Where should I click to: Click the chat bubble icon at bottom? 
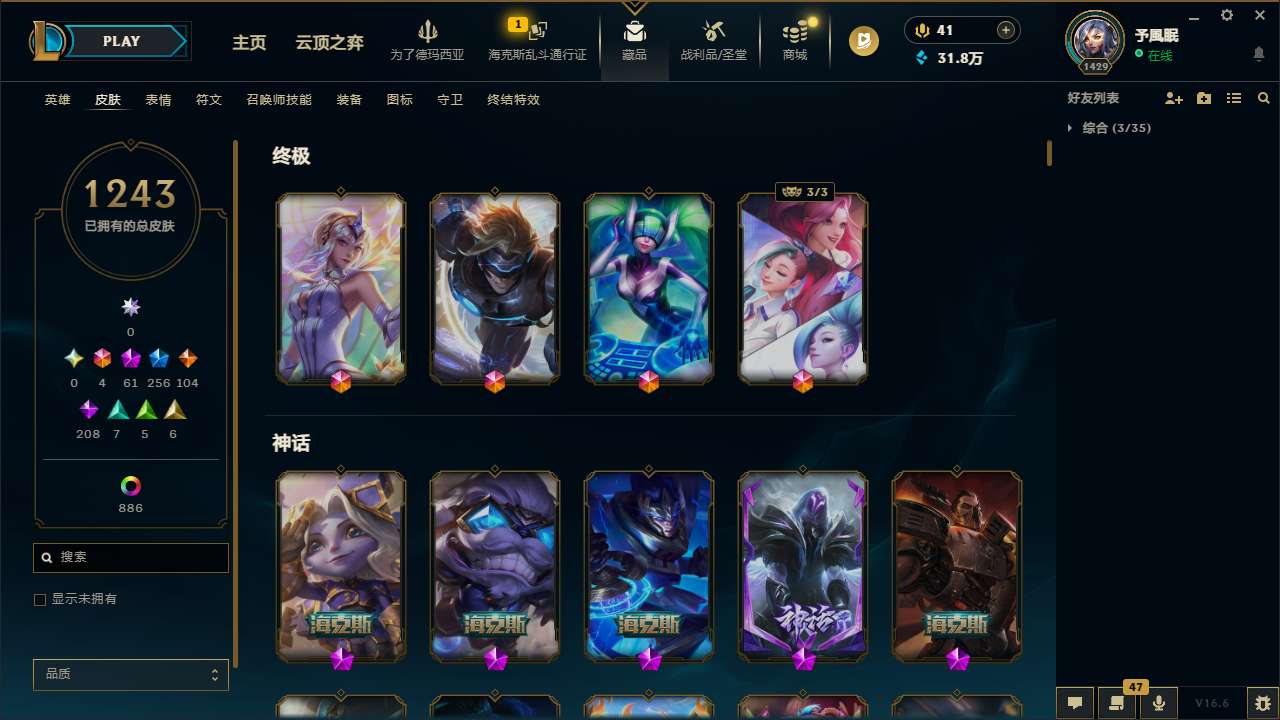pyautogui.click(x=1076, y=704)
